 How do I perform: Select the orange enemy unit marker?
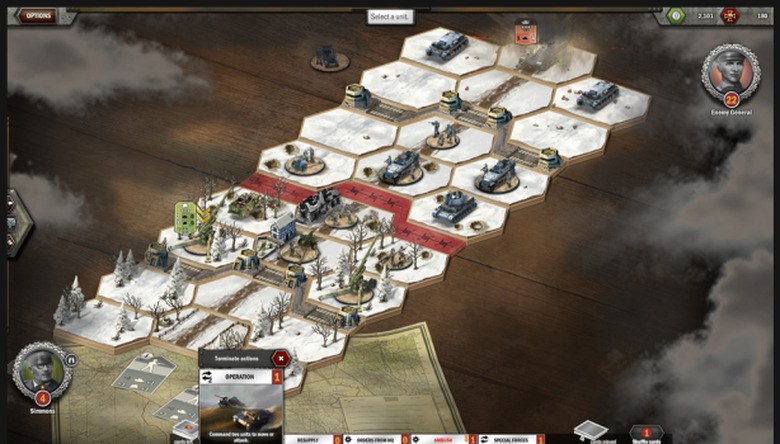(524, 31)
